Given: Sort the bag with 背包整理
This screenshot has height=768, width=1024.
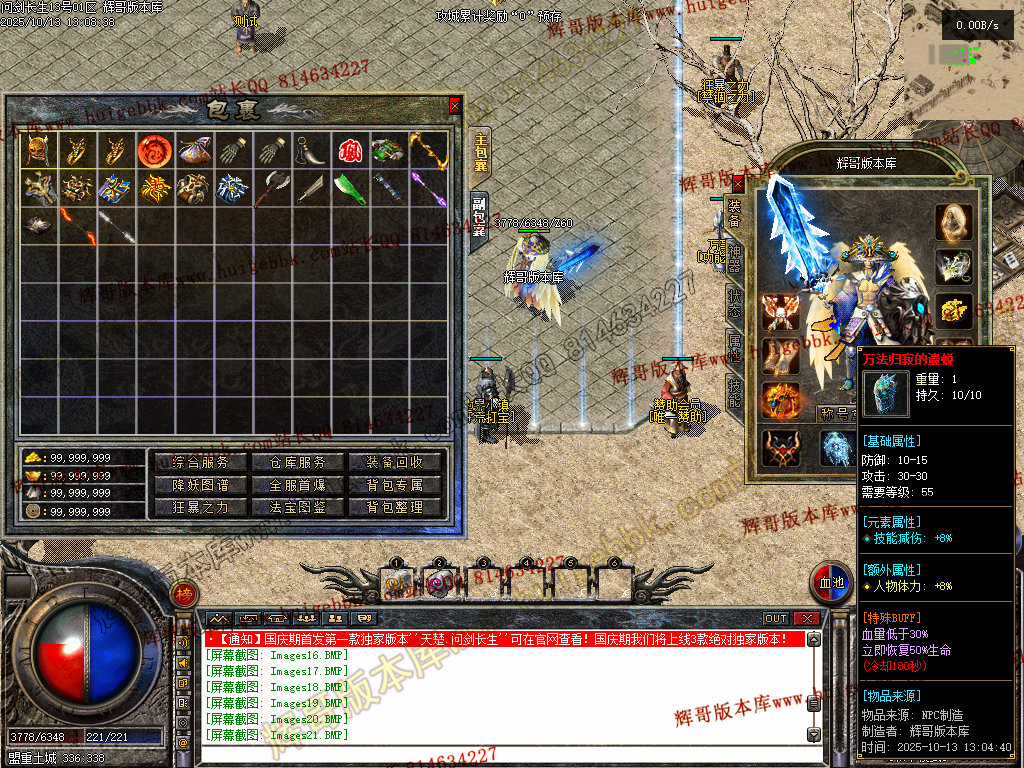Looking at the screenshot, I should (x=395, y=507).
